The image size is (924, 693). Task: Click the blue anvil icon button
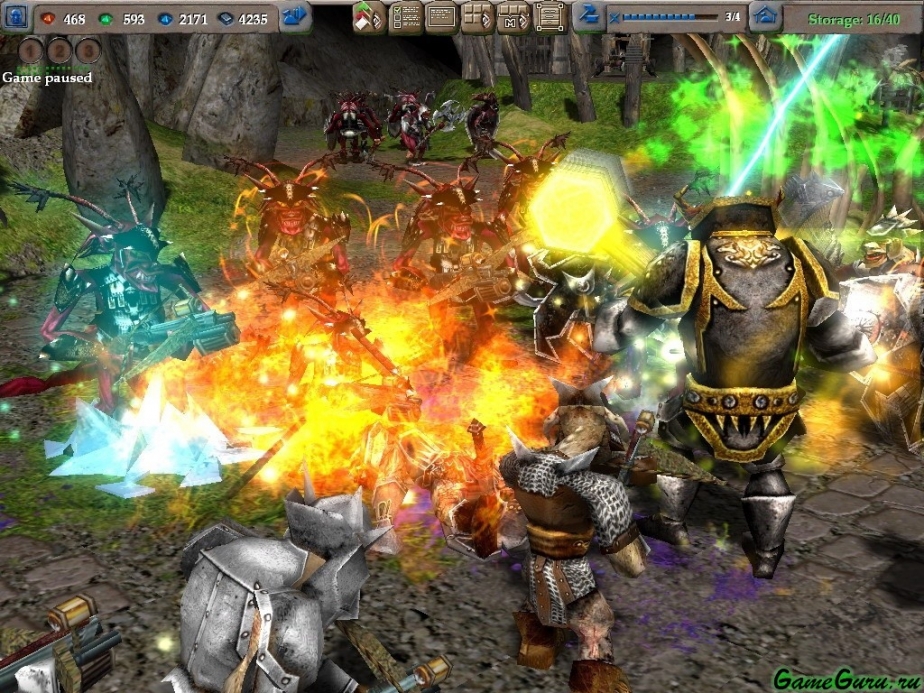coord(589,16)
